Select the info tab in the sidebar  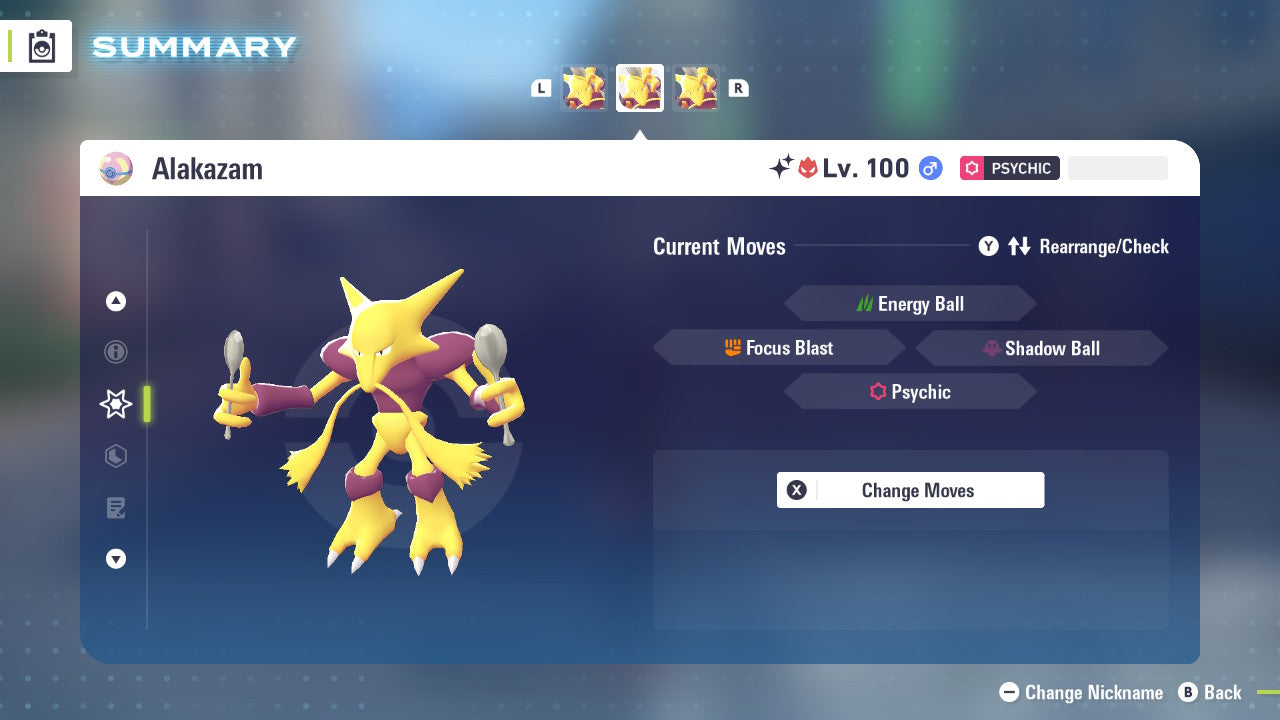point(116,352)
